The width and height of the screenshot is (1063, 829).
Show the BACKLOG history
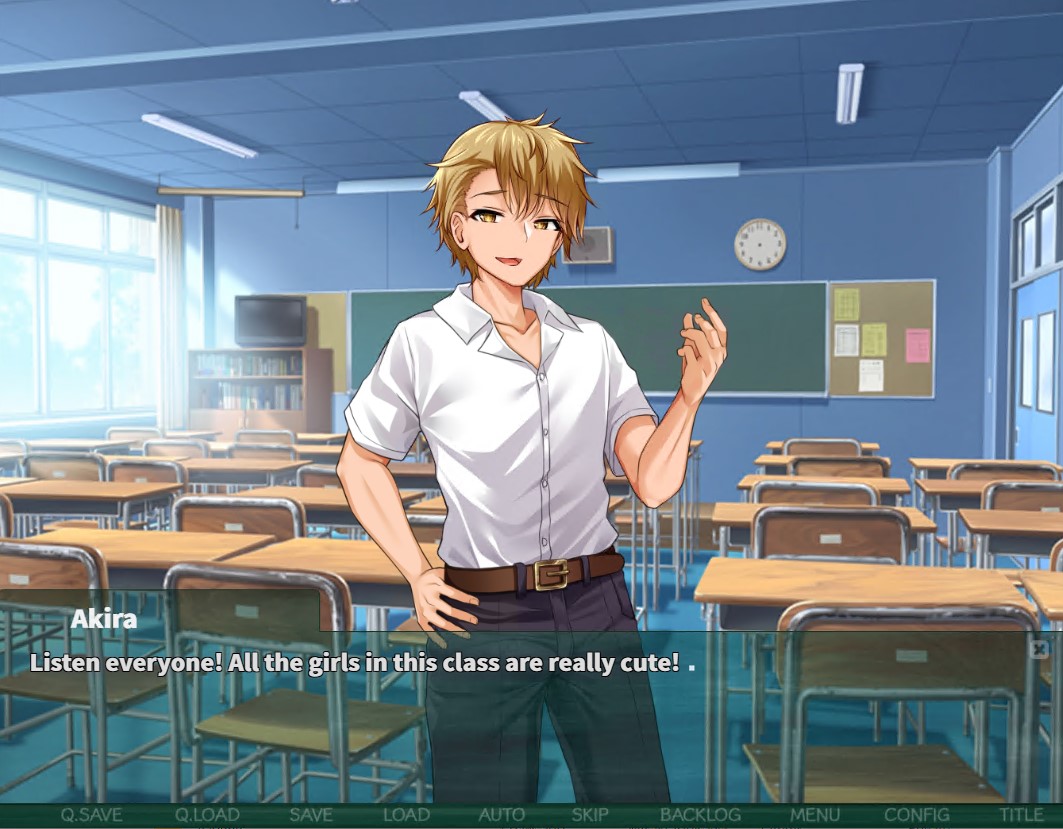point(700,815)
